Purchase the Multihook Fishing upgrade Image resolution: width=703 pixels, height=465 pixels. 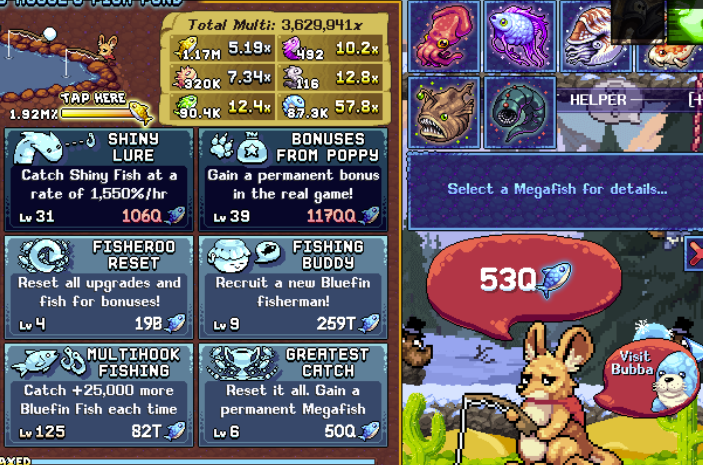pos(99,394)
